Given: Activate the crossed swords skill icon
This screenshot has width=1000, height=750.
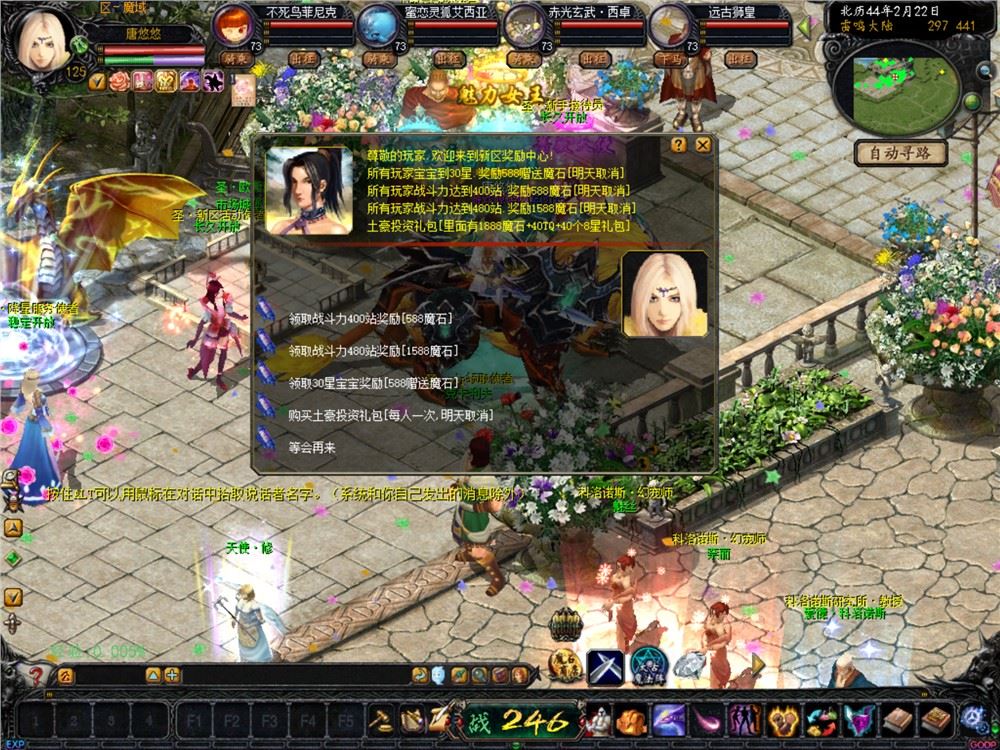Looking at the screenshot, I should (x=605, y=666).
